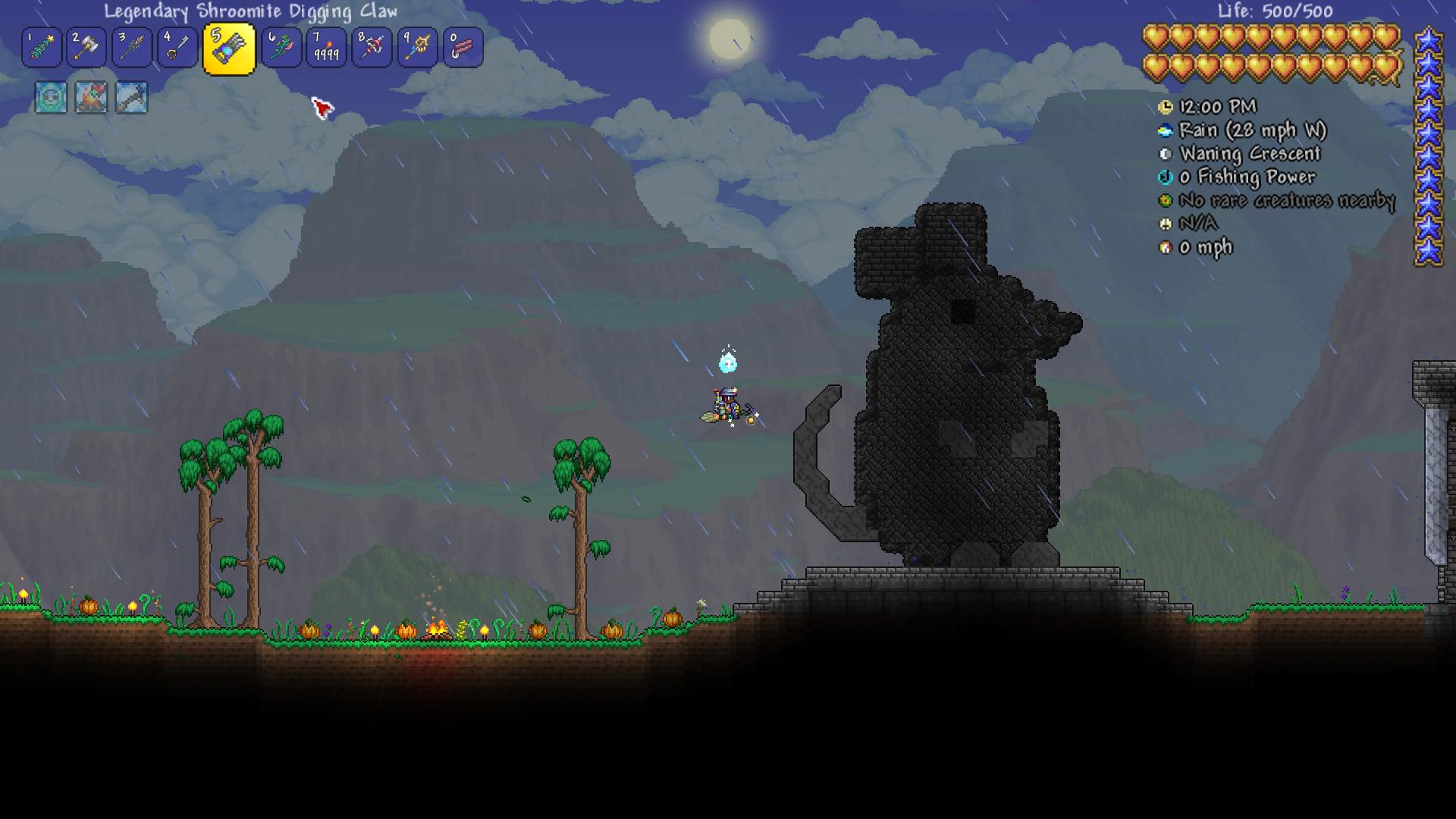Click the Cozy Fire campfire buff icon
Viewport: 1456px width, 819px height.
pyautogui.click(x=91, y=98)
